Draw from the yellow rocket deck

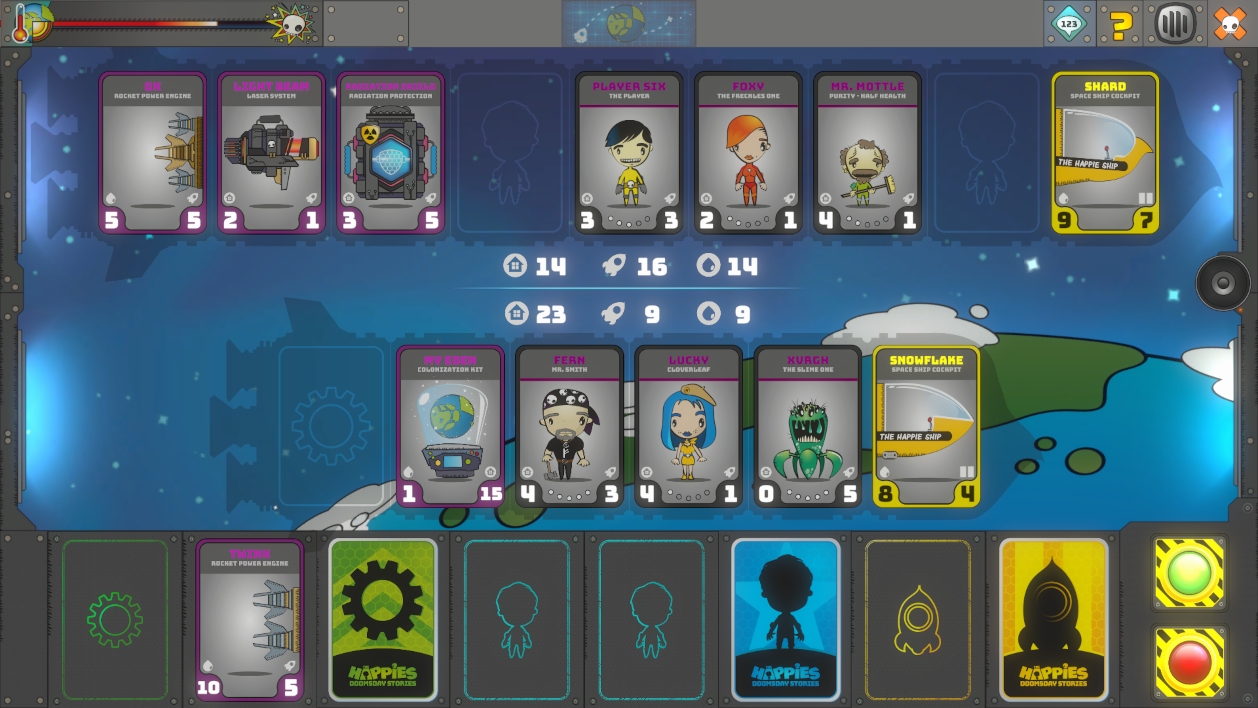pos(1054,619)
